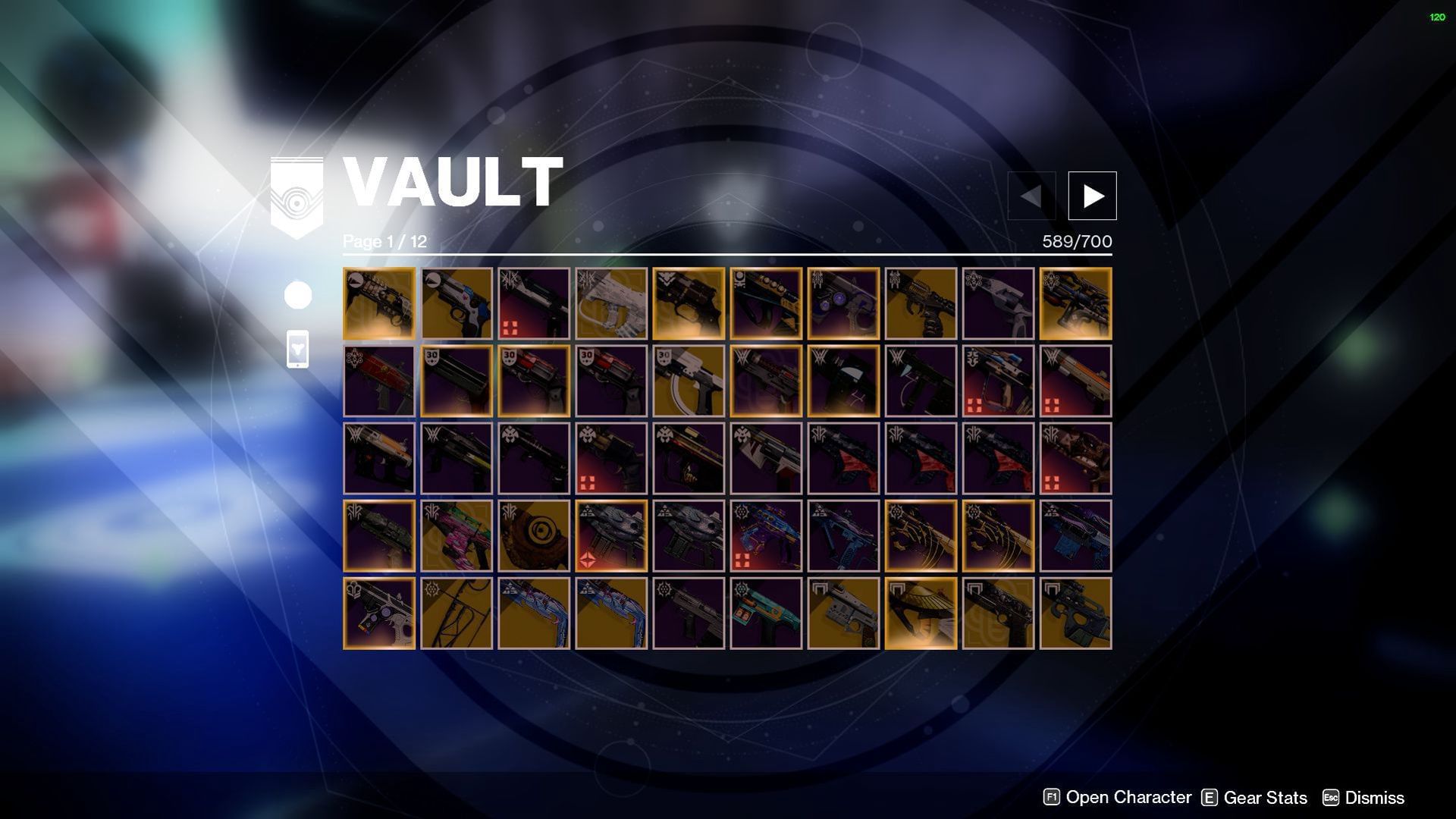Click the F1 key icon near Open Character

coord(1050,798)
